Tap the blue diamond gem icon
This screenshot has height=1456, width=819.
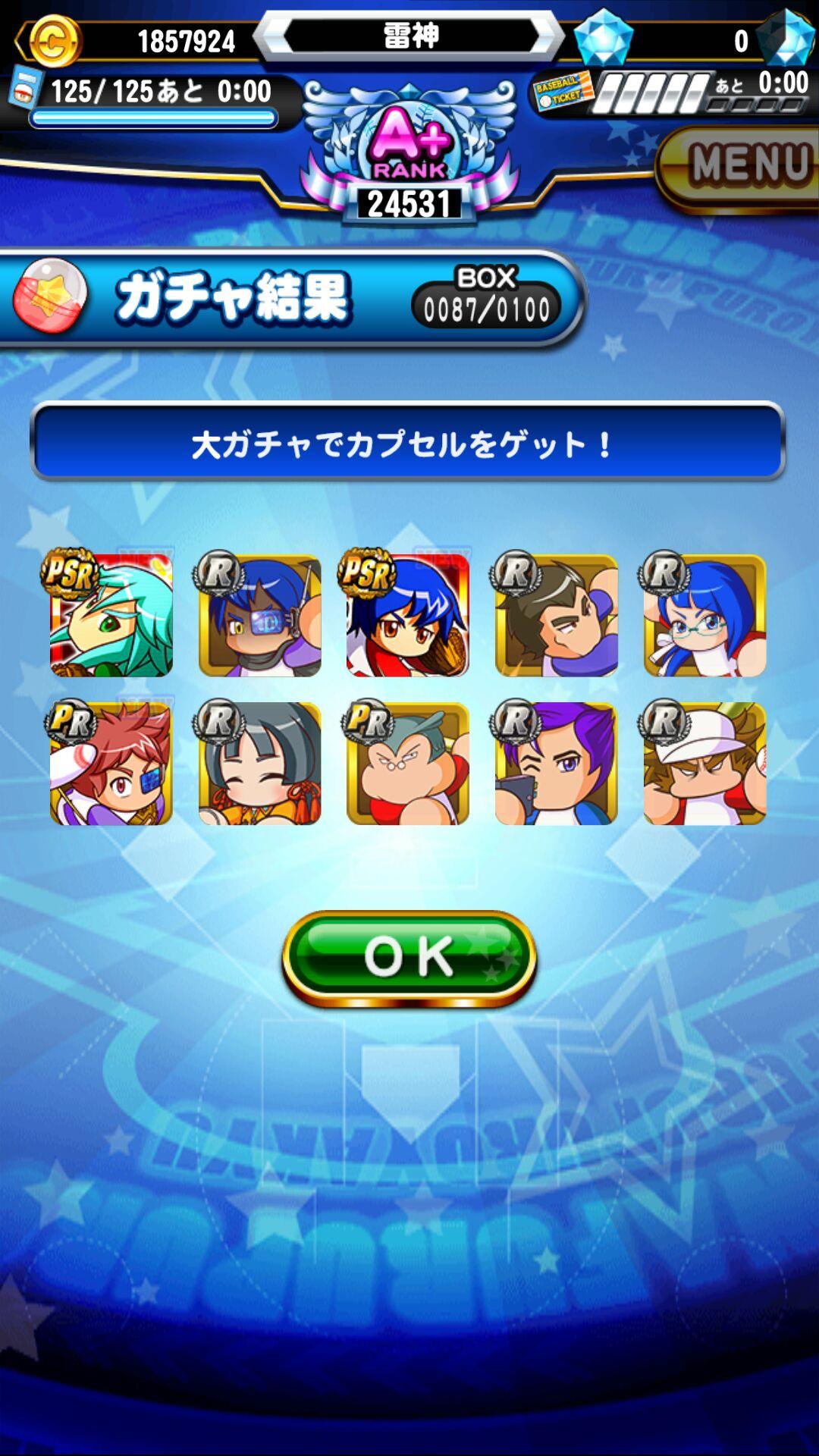(x=604, y=38)
